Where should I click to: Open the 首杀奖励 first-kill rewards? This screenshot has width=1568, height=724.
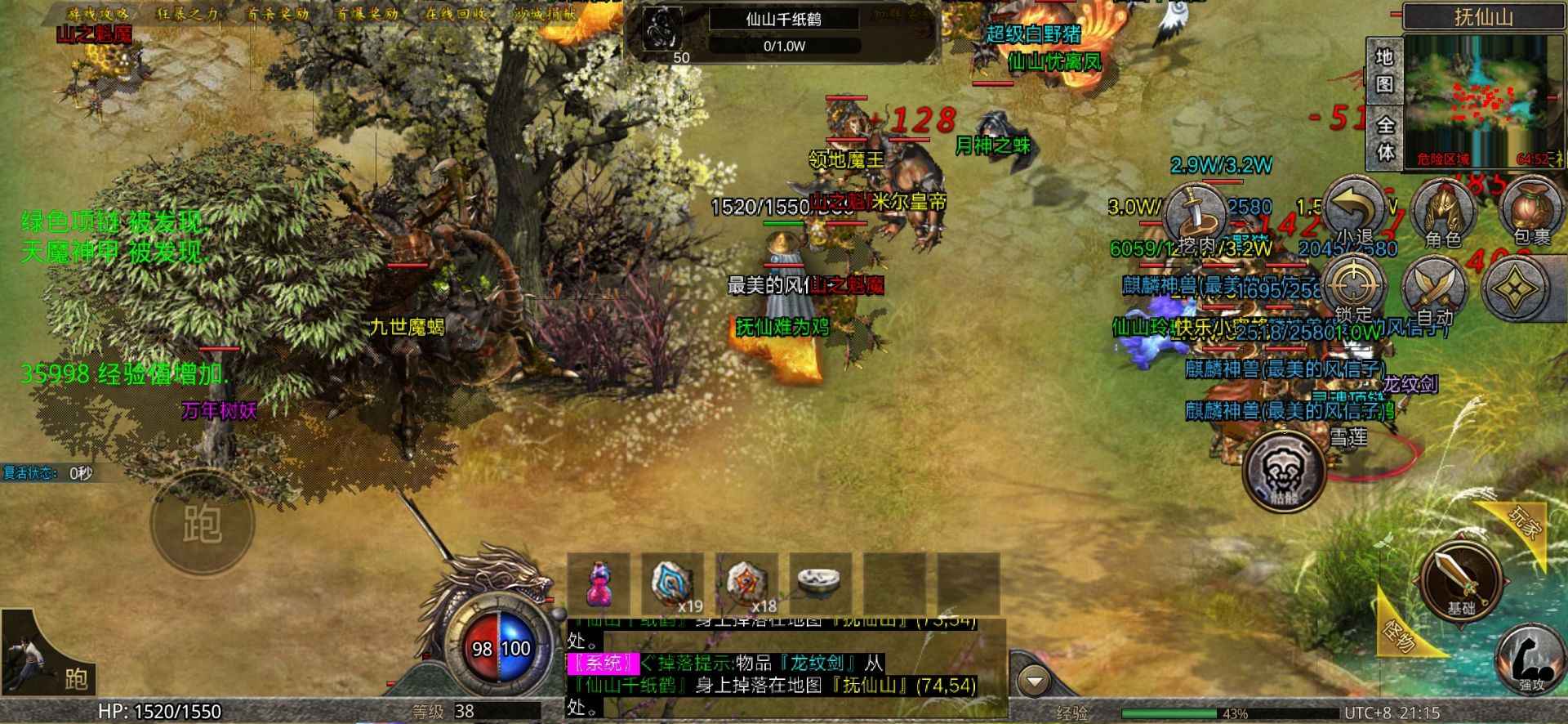(x=278, y=14)
